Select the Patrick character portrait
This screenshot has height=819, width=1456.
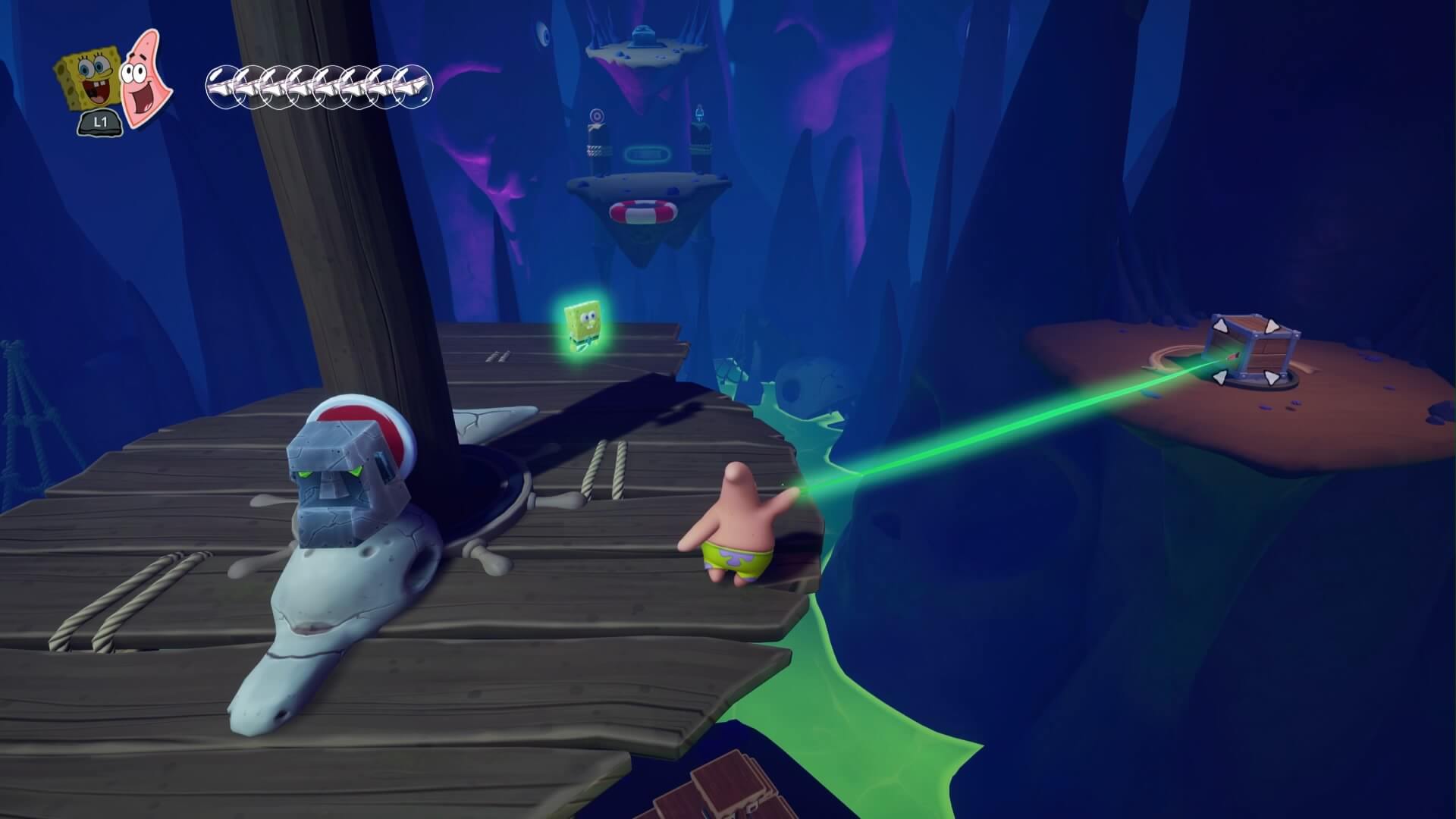click(145, 78)
